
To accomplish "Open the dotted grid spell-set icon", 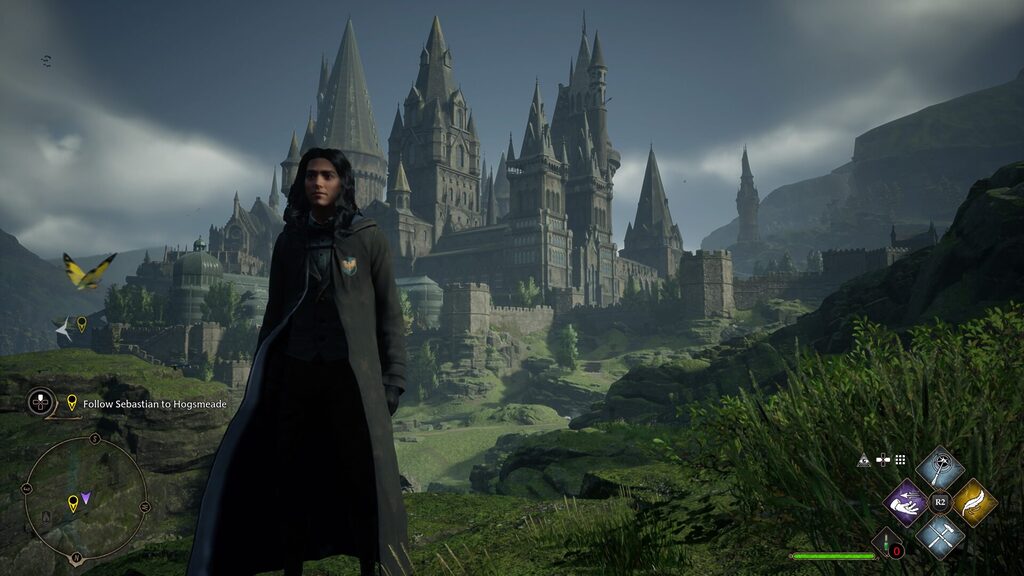I will pyautogui.click(x=900, y=460).
